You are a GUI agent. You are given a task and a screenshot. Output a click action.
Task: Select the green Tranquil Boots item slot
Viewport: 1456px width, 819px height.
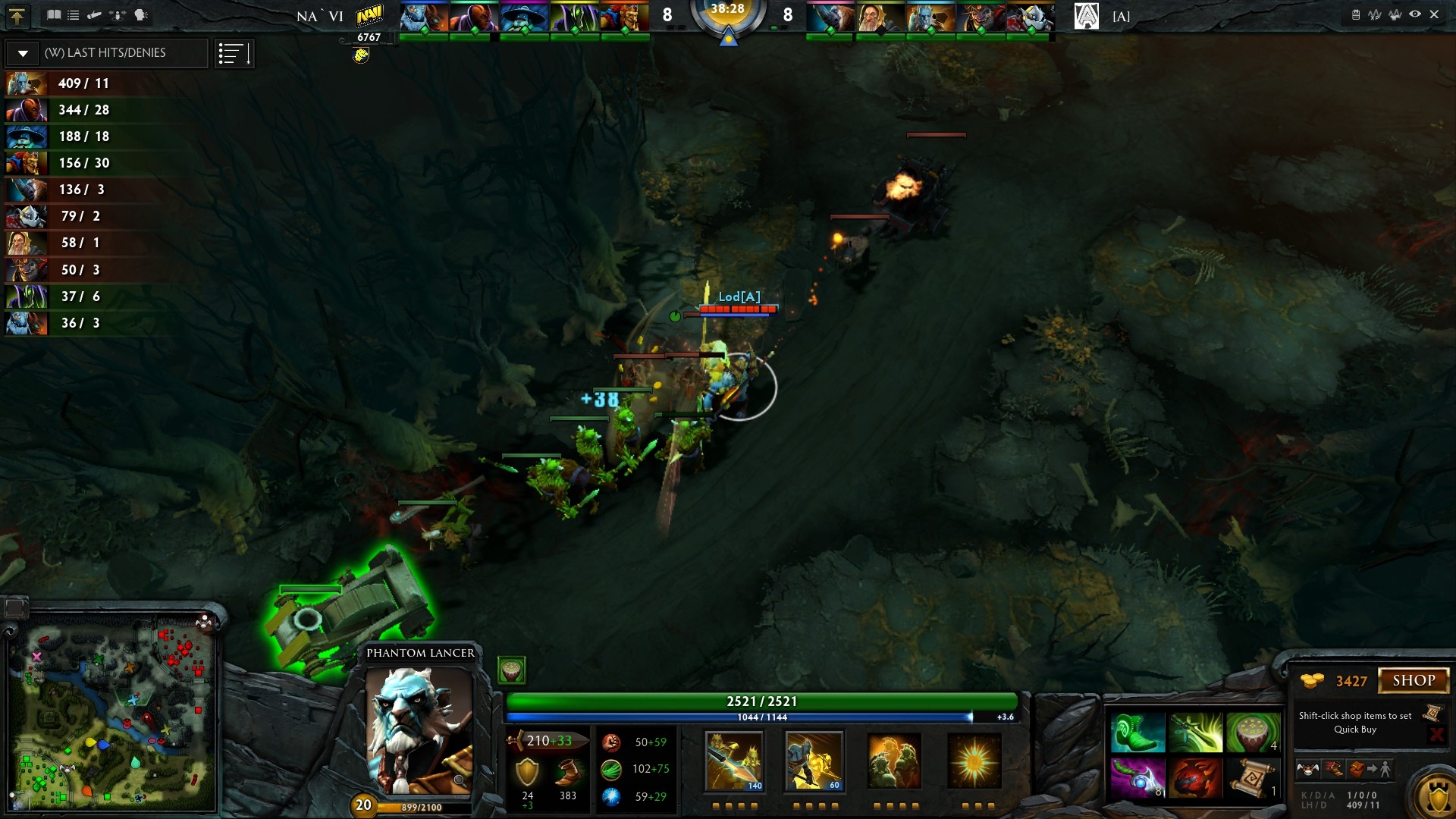[x=1137, y=733]
